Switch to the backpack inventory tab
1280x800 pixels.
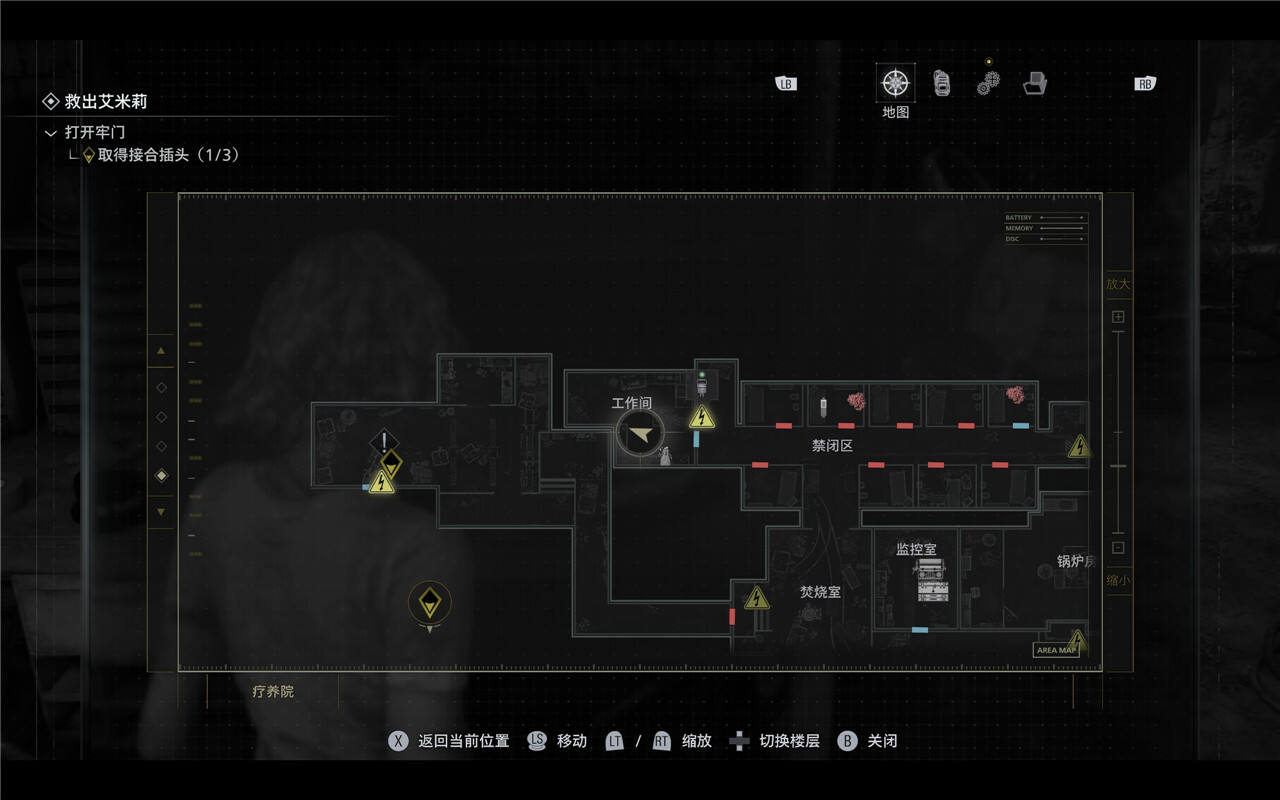point(942,83)
